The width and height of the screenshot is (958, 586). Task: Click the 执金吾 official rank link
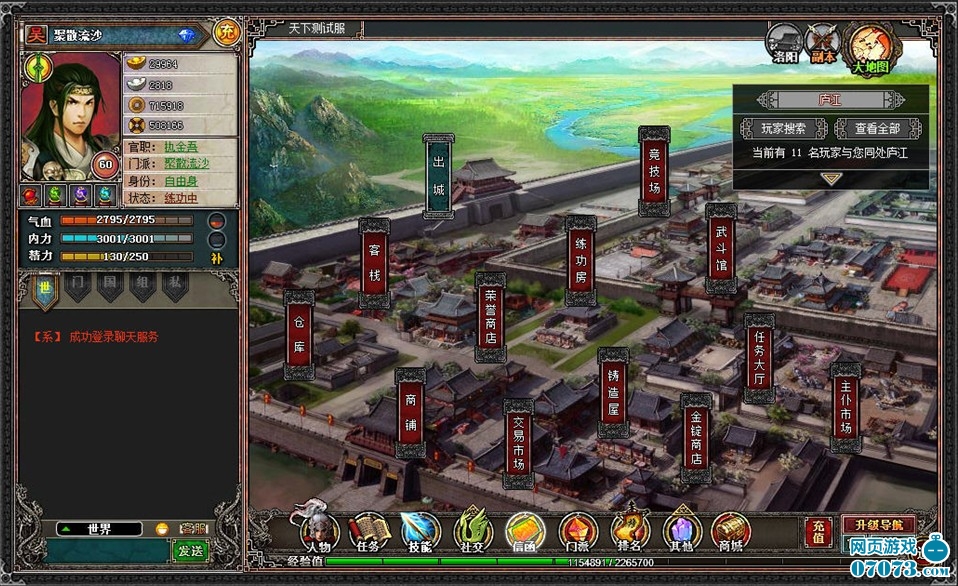pos(182,146)
